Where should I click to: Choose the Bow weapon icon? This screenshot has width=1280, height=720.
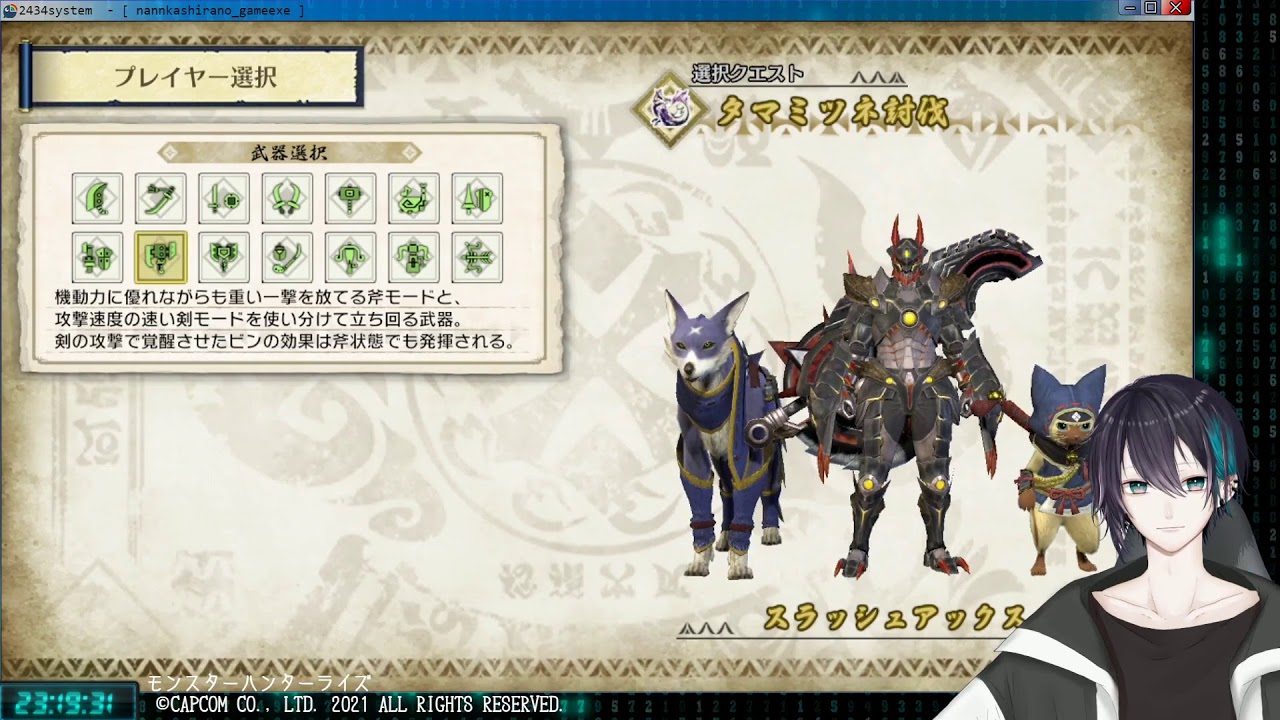pyautogui.click(x=477, y=258)
